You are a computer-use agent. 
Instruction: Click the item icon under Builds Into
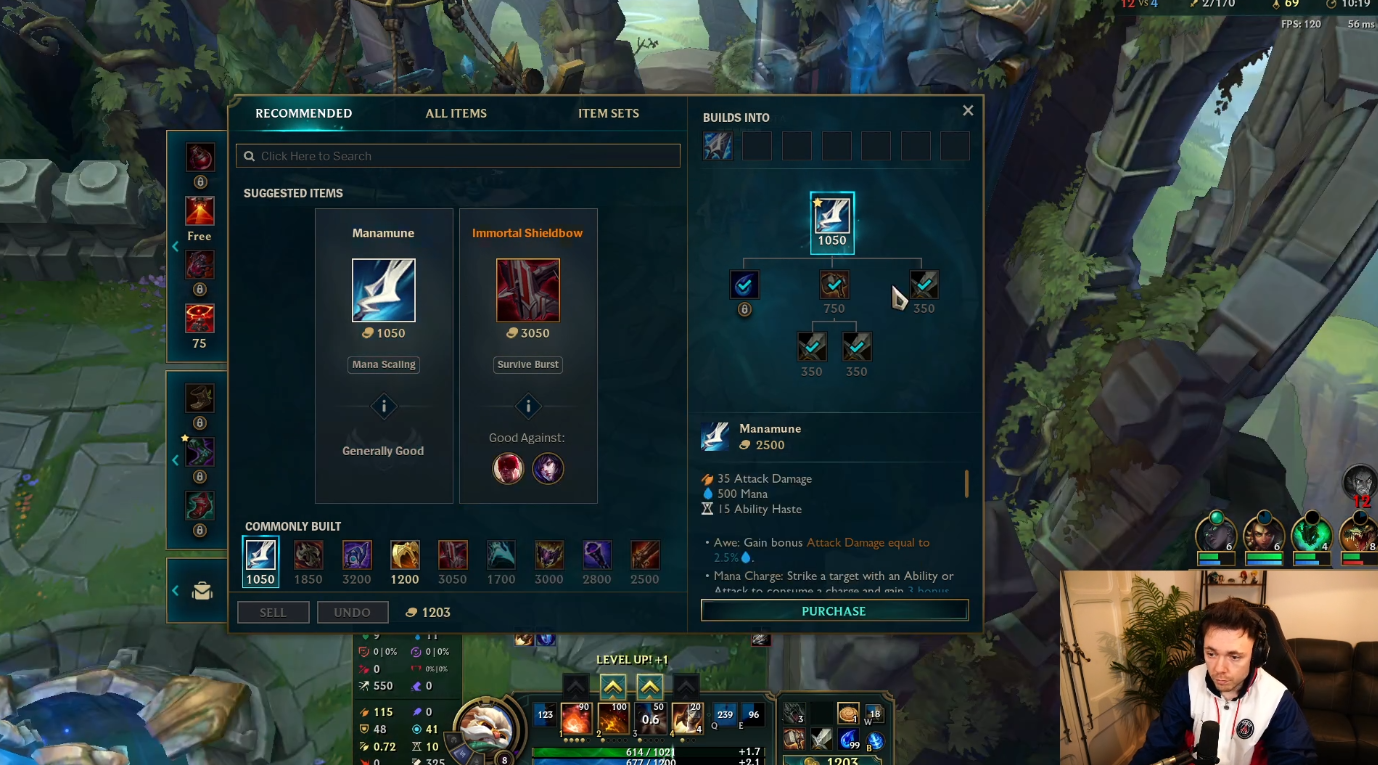click(x=718, y=146)
